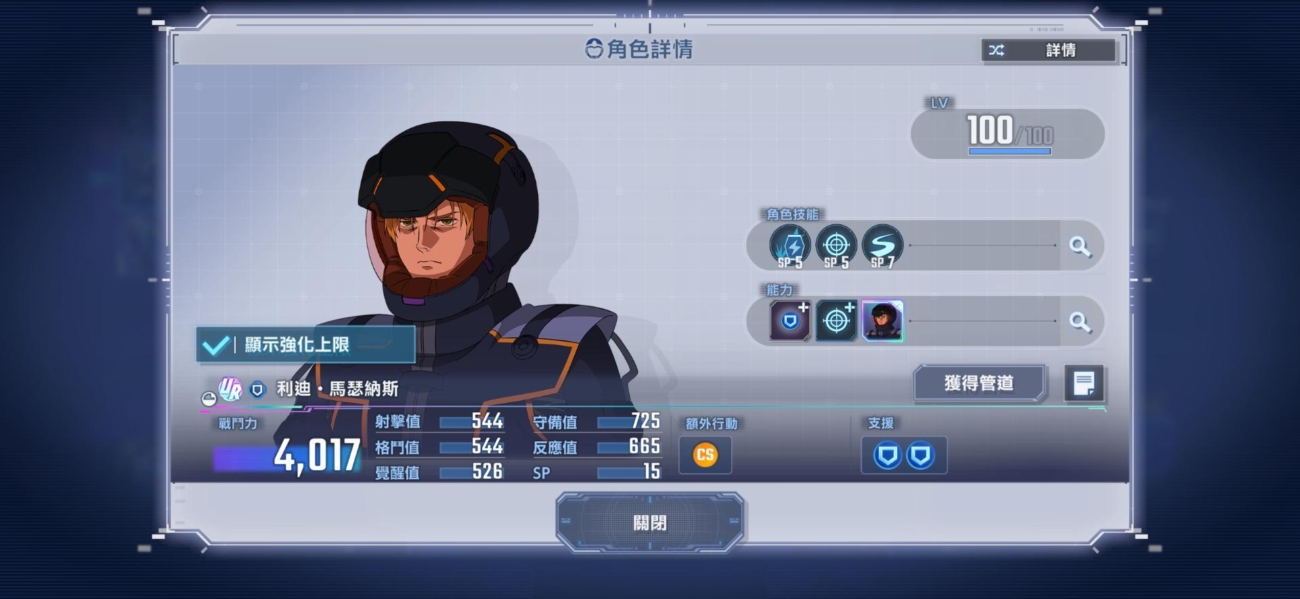The height and width of the screenshot is (599, 1300).
Task: Open the 獲得管道 acquisition routes
Action: tap(979, 383)
